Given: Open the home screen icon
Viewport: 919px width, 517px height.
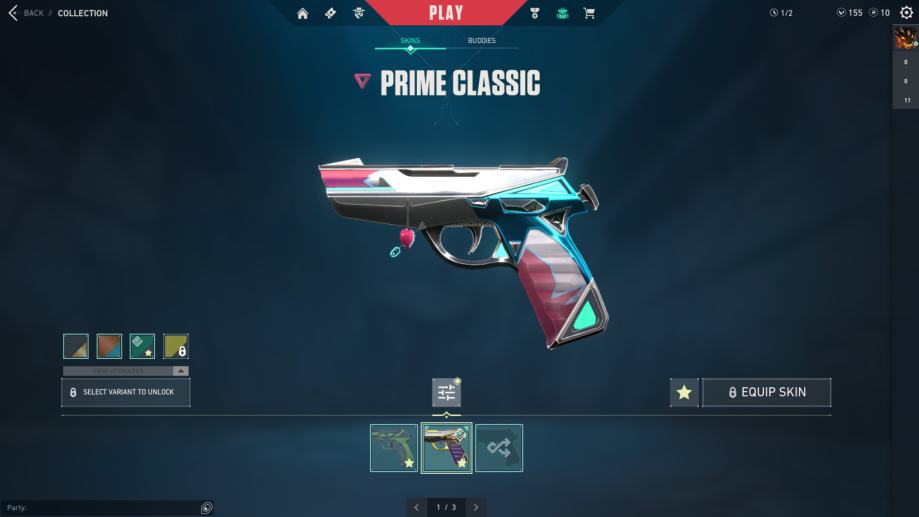Looking at the screenshot, I should pyautogui.click(x=303, y=13).
